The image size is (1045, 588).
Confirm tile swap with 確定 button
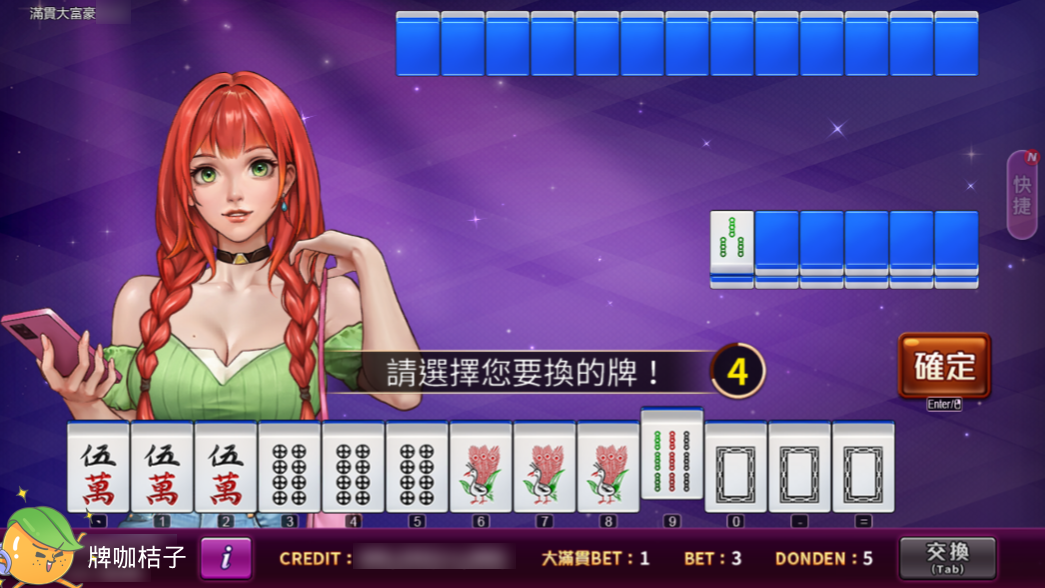(x=944, y=366)
